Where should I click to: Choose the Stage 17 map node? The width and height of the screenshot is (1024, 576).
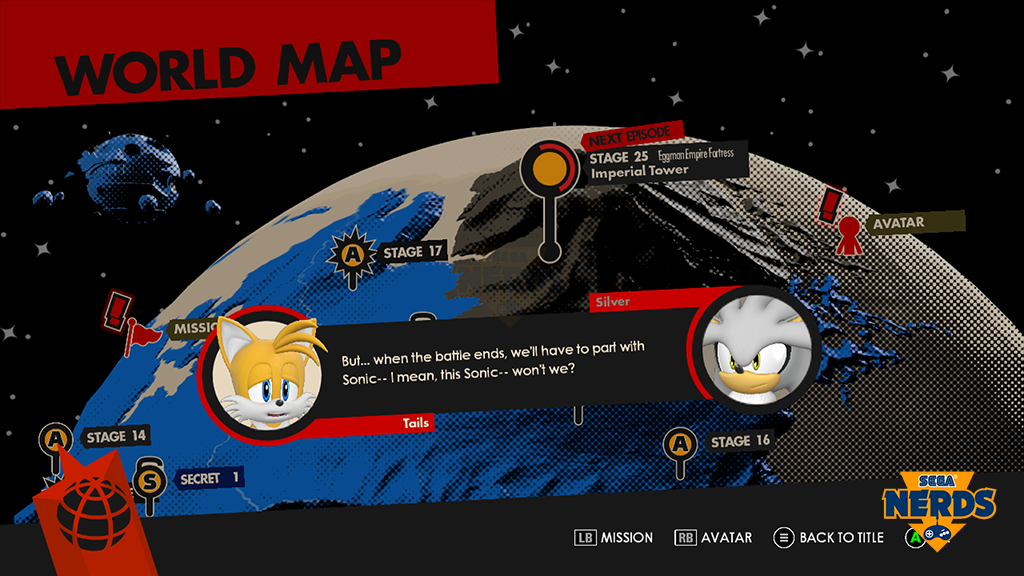(x=352, y=255)
